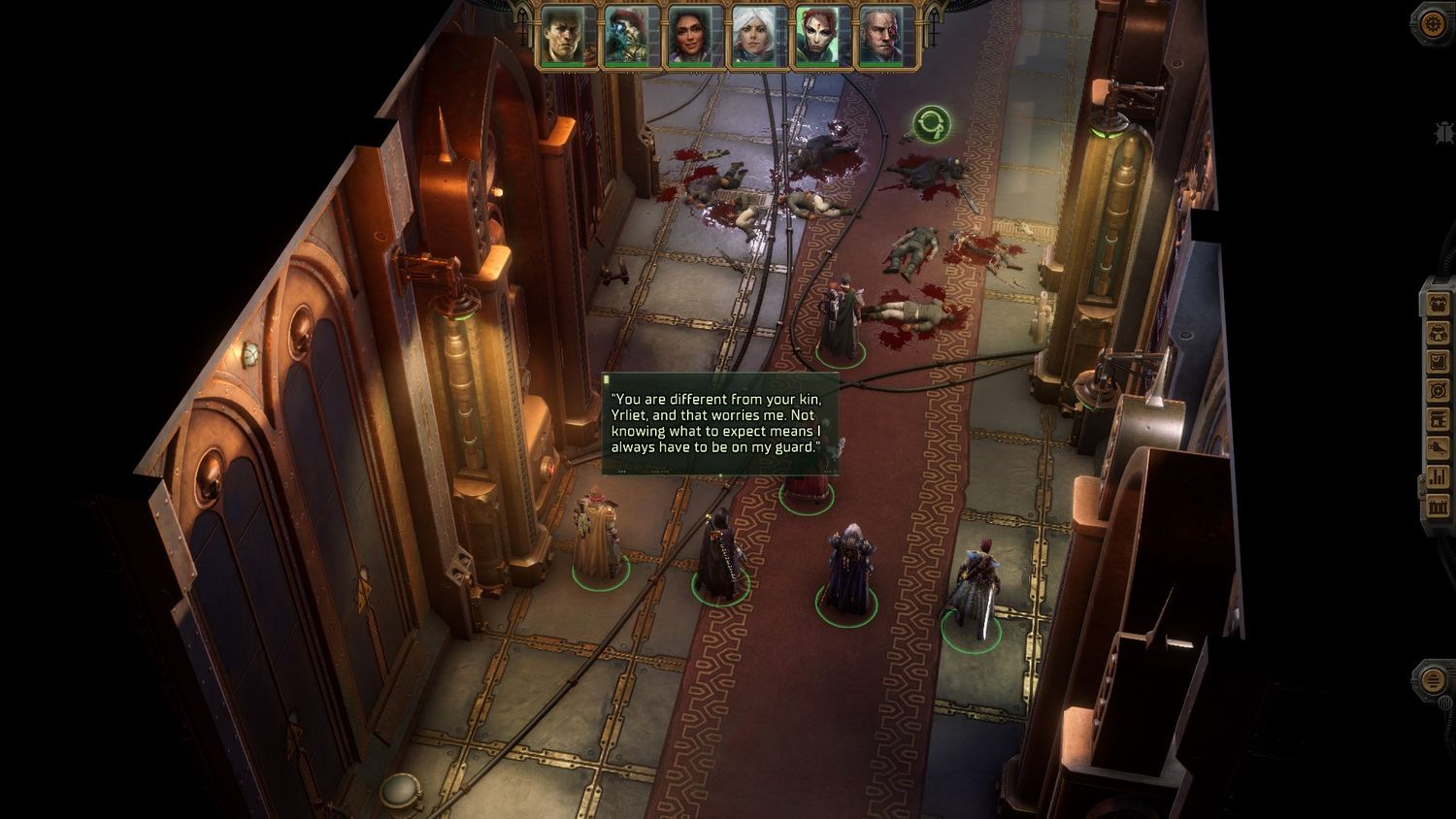Click the round grille button at bottom right

[1433, 678]
